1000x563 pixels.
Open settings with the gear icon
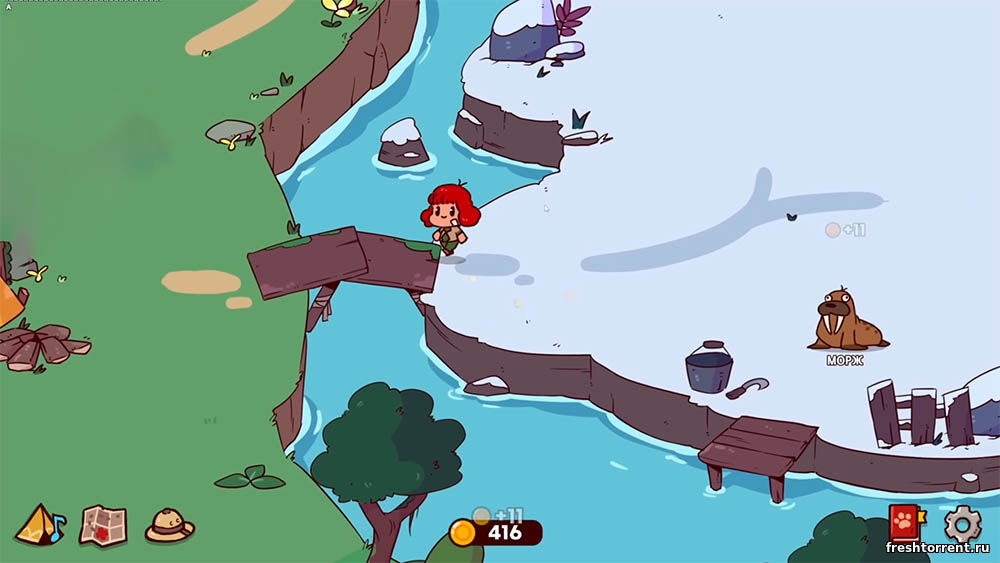(x=962, y=523)
